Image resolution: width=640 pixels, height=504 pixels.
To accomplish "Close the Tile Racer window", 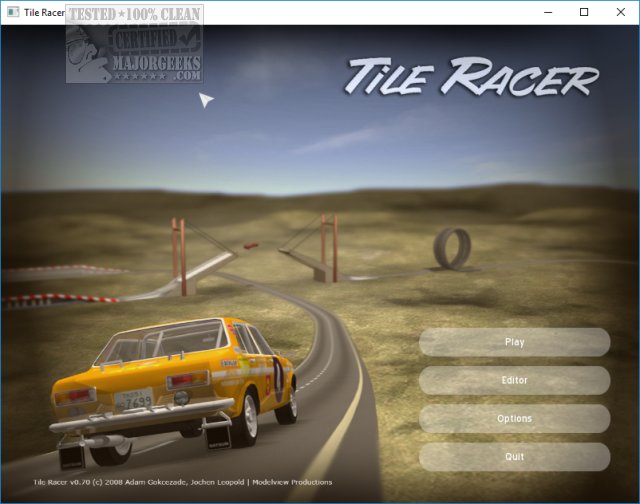I will click(619, 12).
